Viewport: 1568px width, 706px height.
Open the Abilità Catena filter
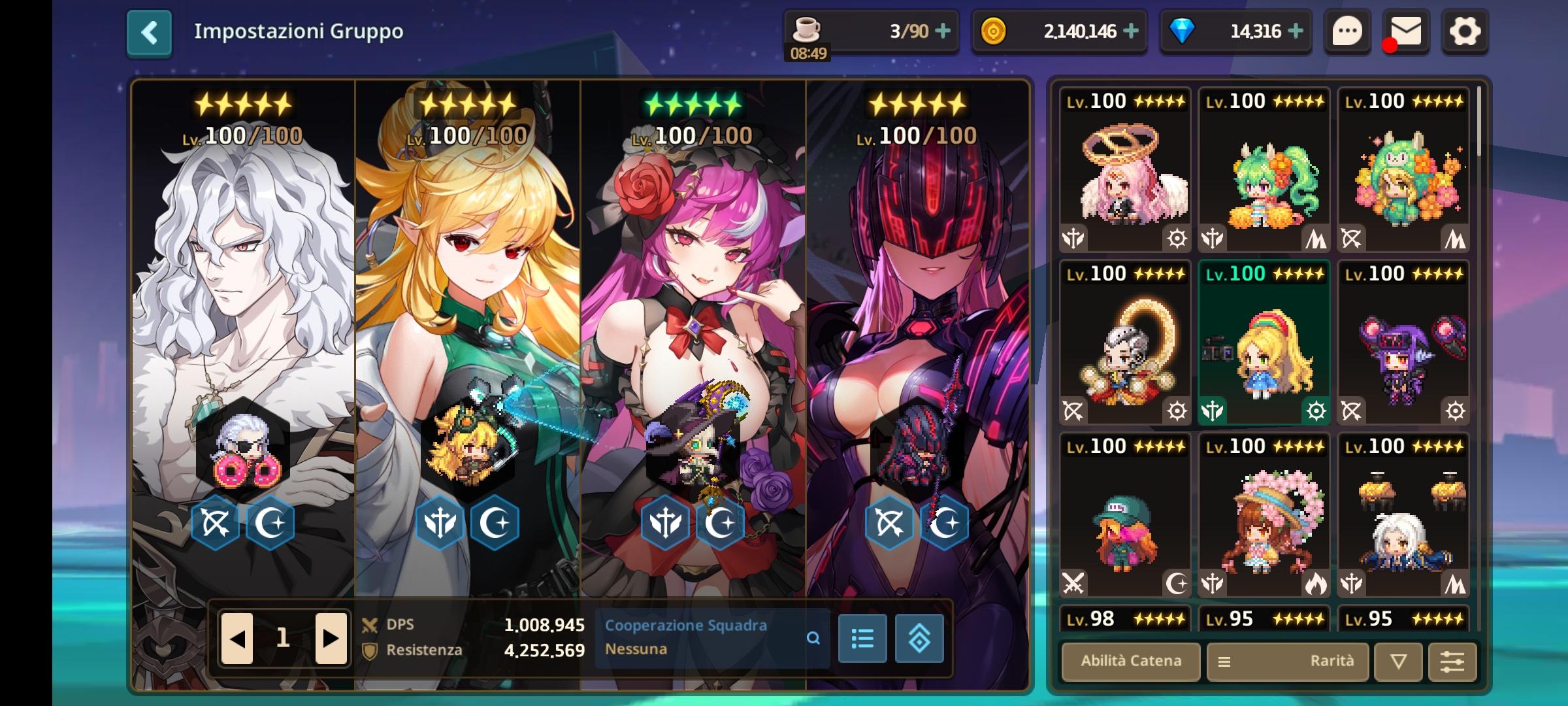coord(1130,662)
